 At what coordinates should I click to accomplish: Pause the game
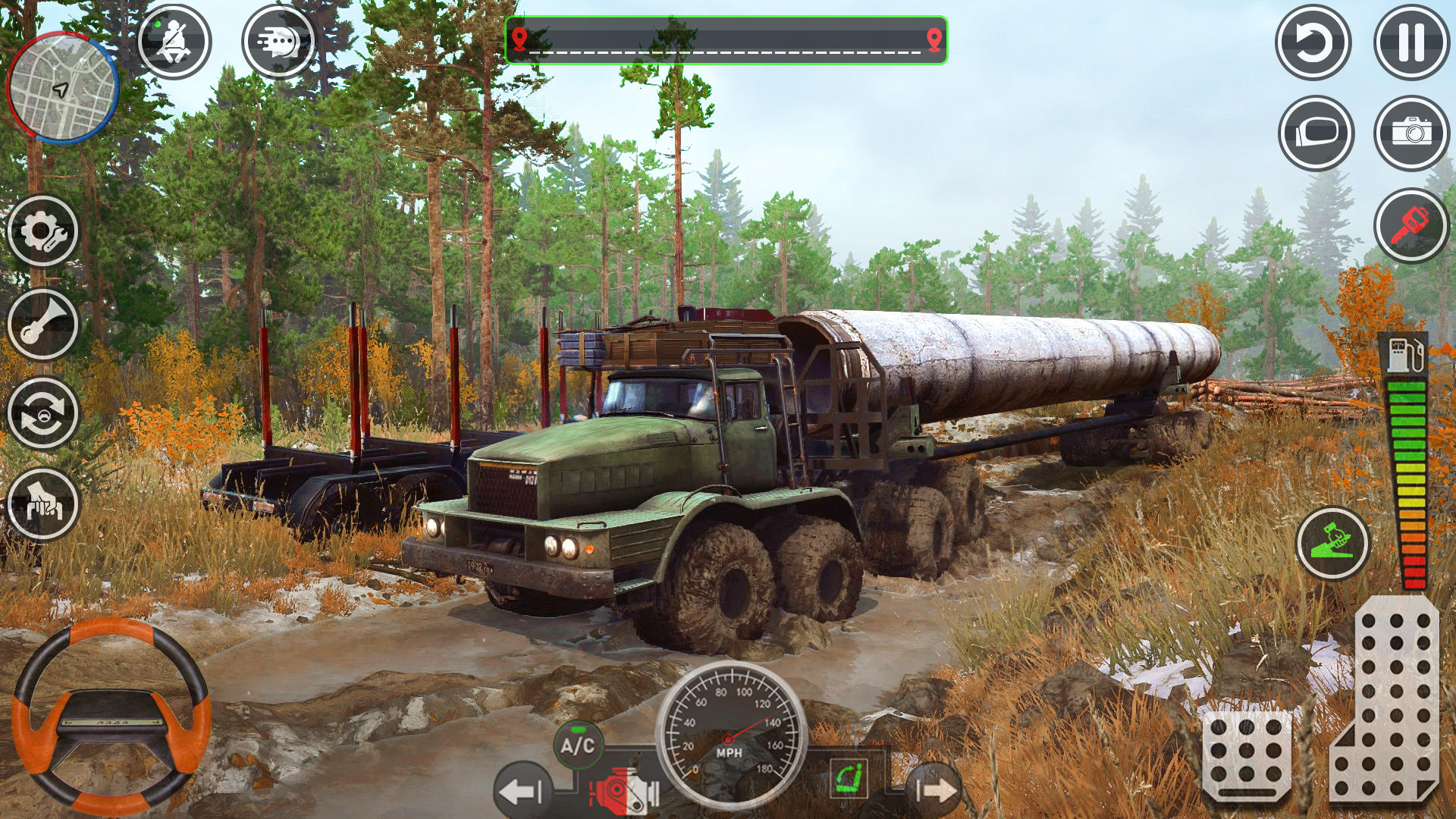click(1410, 42)
